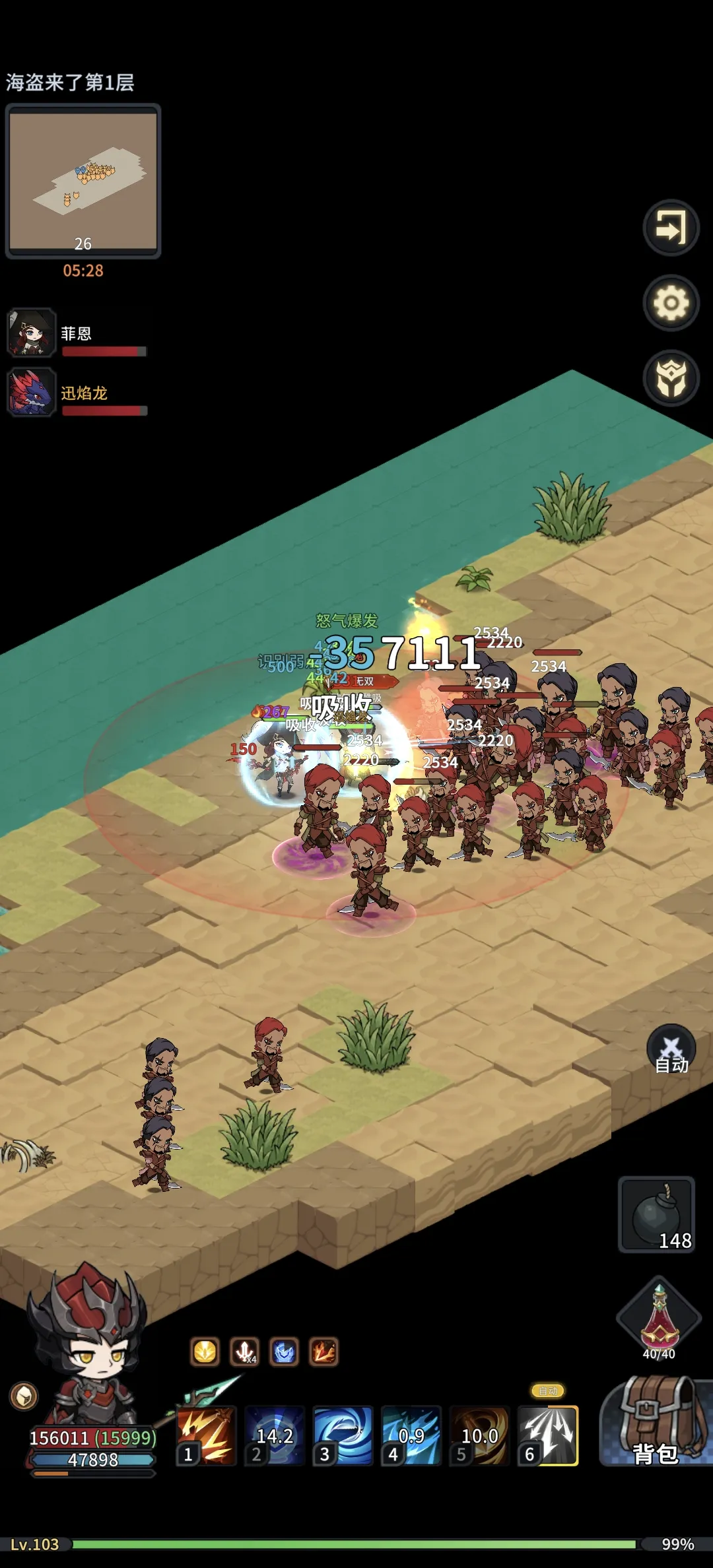Open the dungeon minimap
Screen dimensions: 713x1568
coord(83,181)
